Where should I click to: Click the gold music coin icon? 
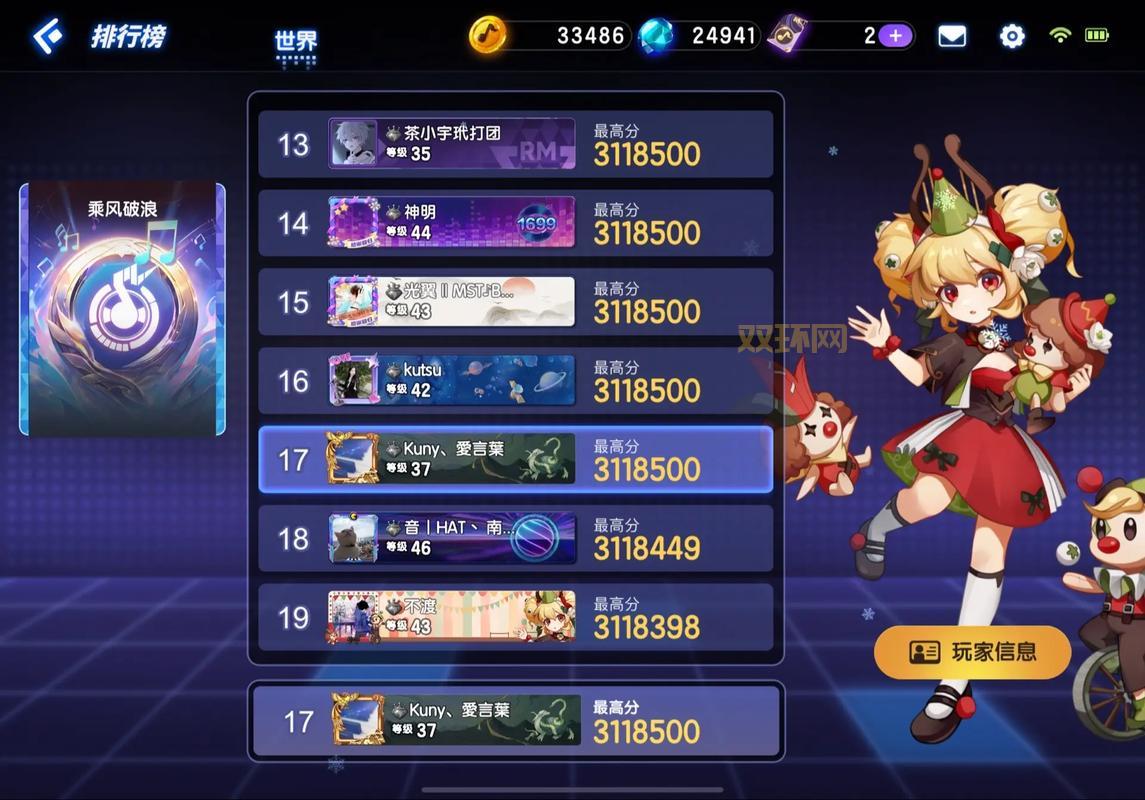click(488, 36)
